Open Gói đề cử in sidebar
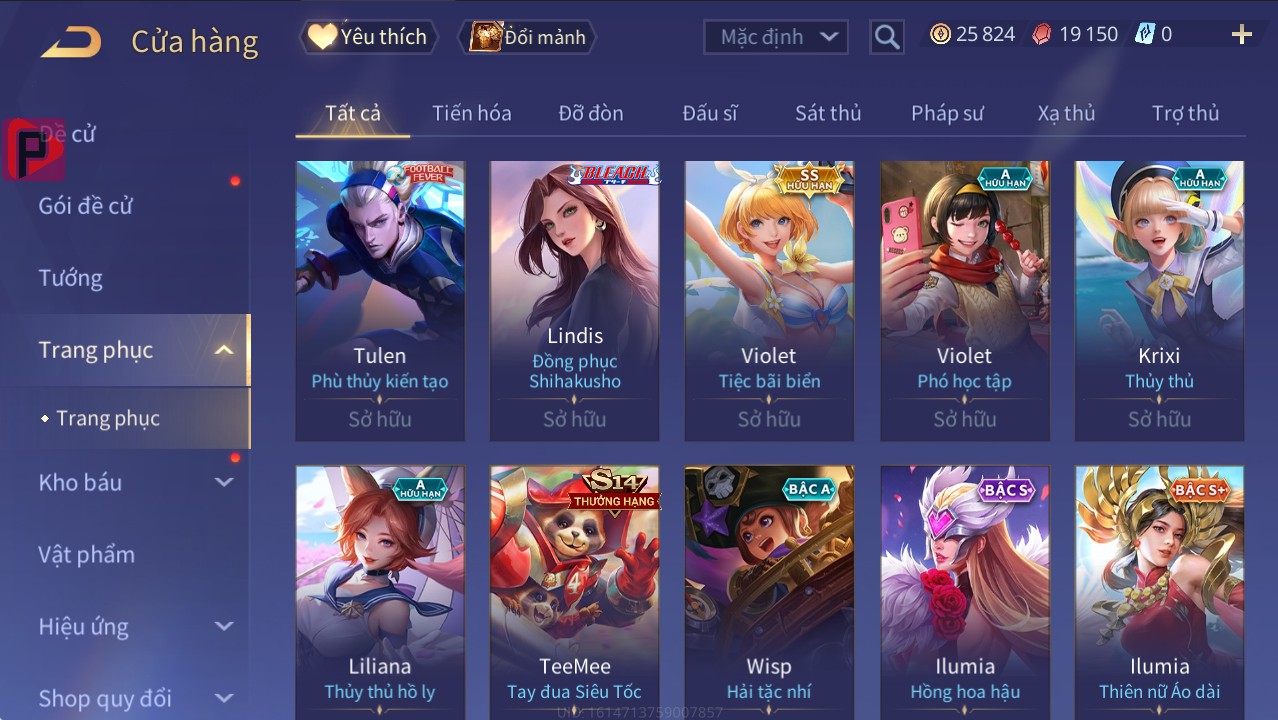Image resolution: width=1278 pixels, height=720 pixels. [86, 206]
